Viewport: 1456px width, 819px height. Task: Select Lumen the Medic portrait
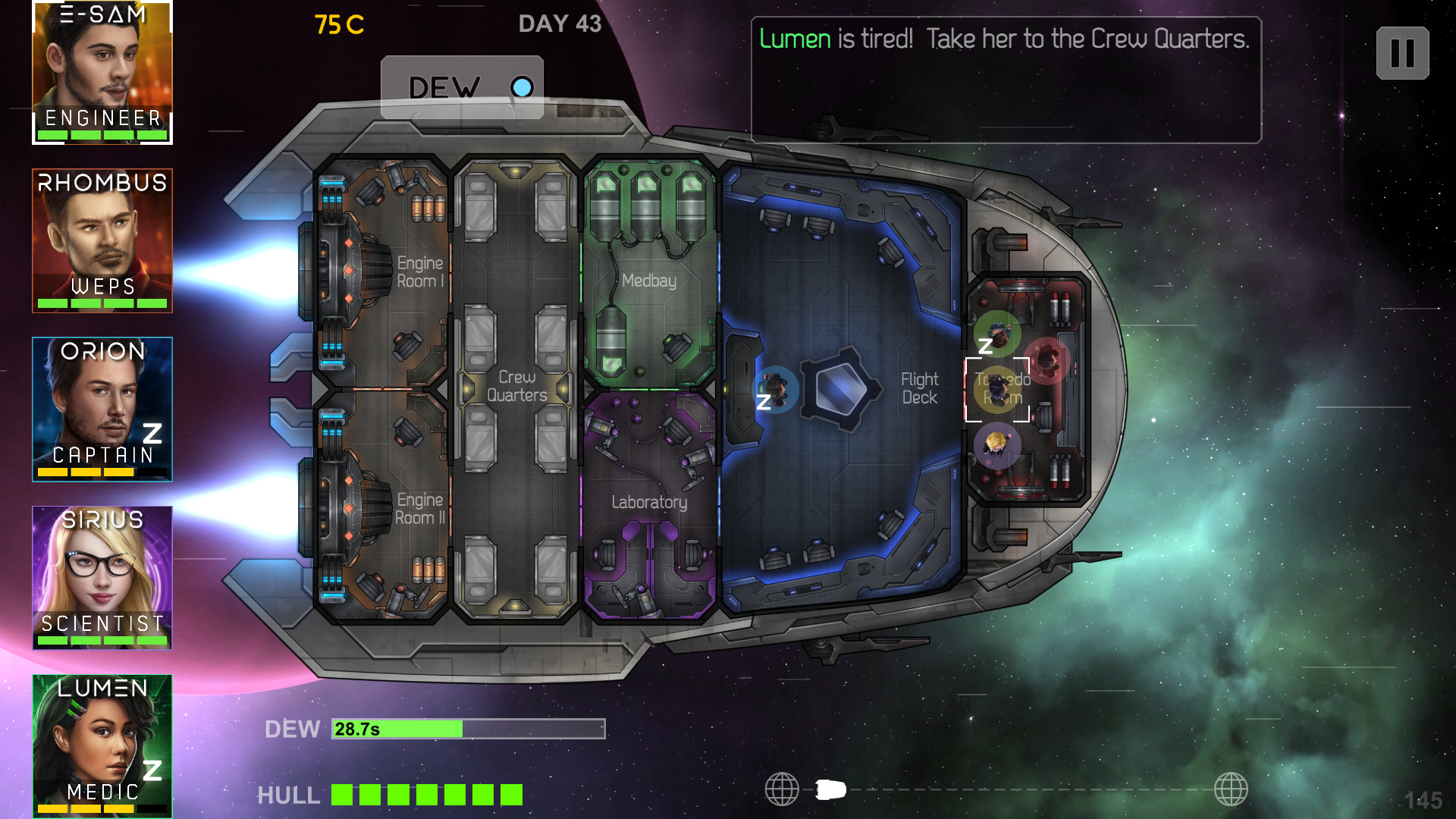[x=102, y=745]
